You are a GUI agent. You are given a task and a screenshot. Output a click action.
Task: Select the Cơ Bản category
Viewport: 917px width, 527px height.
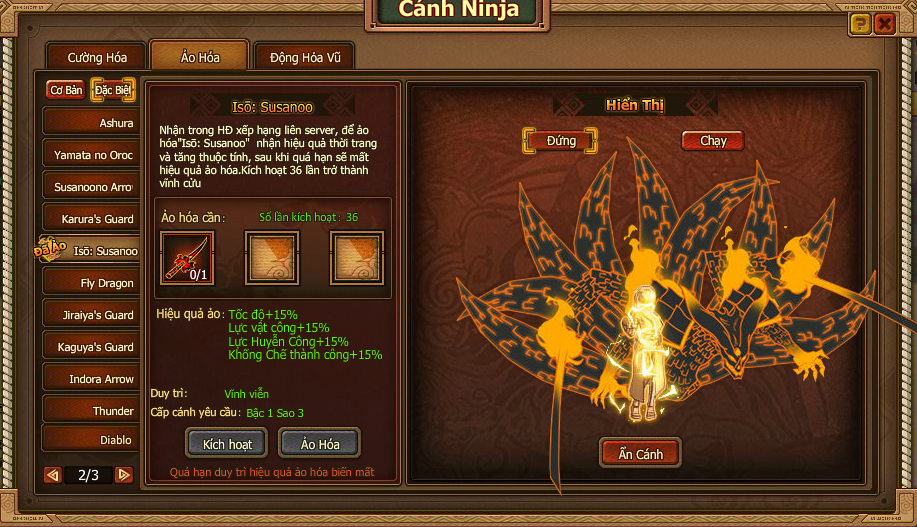coord(66,90)
